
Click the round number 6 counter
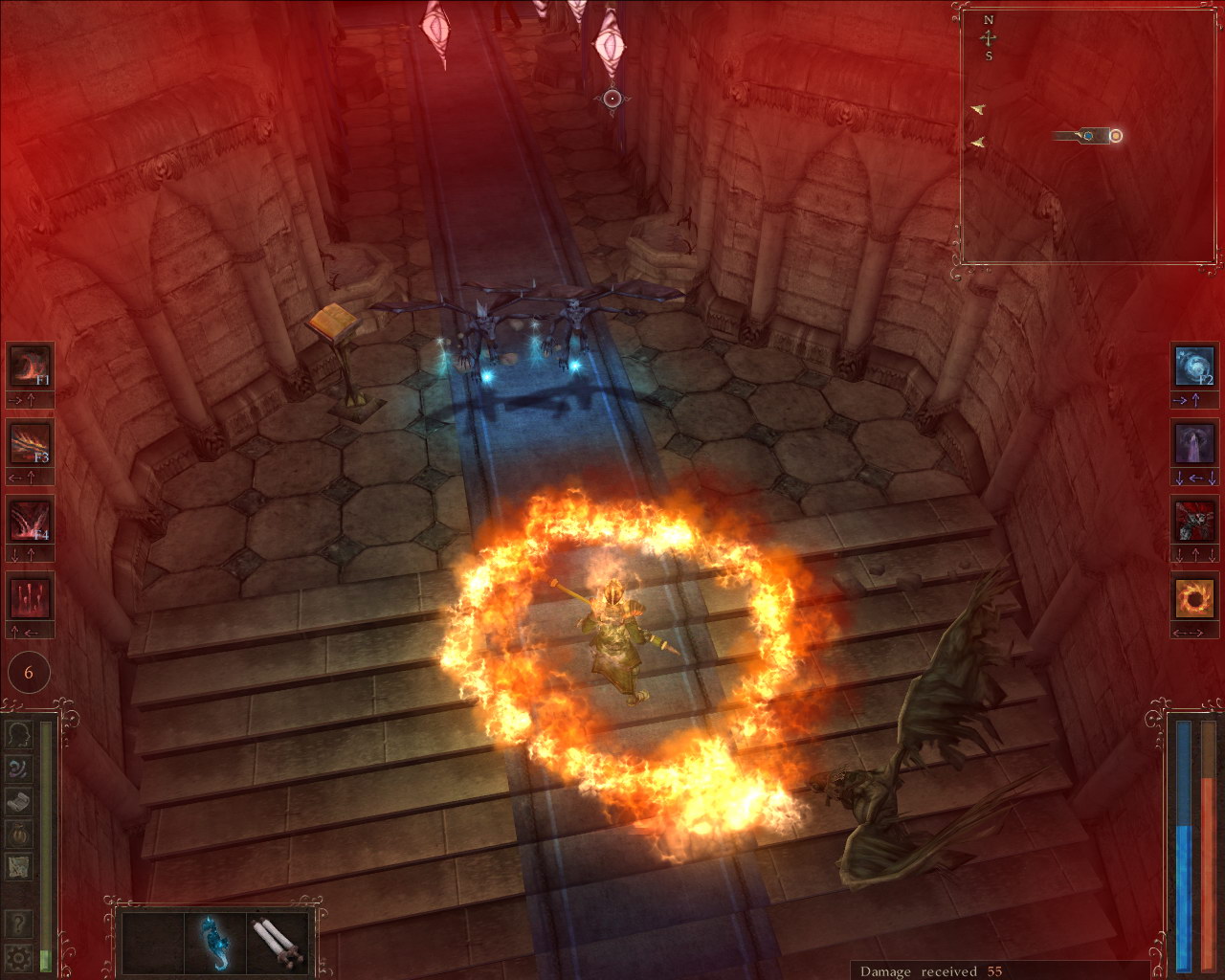point(29,673)
